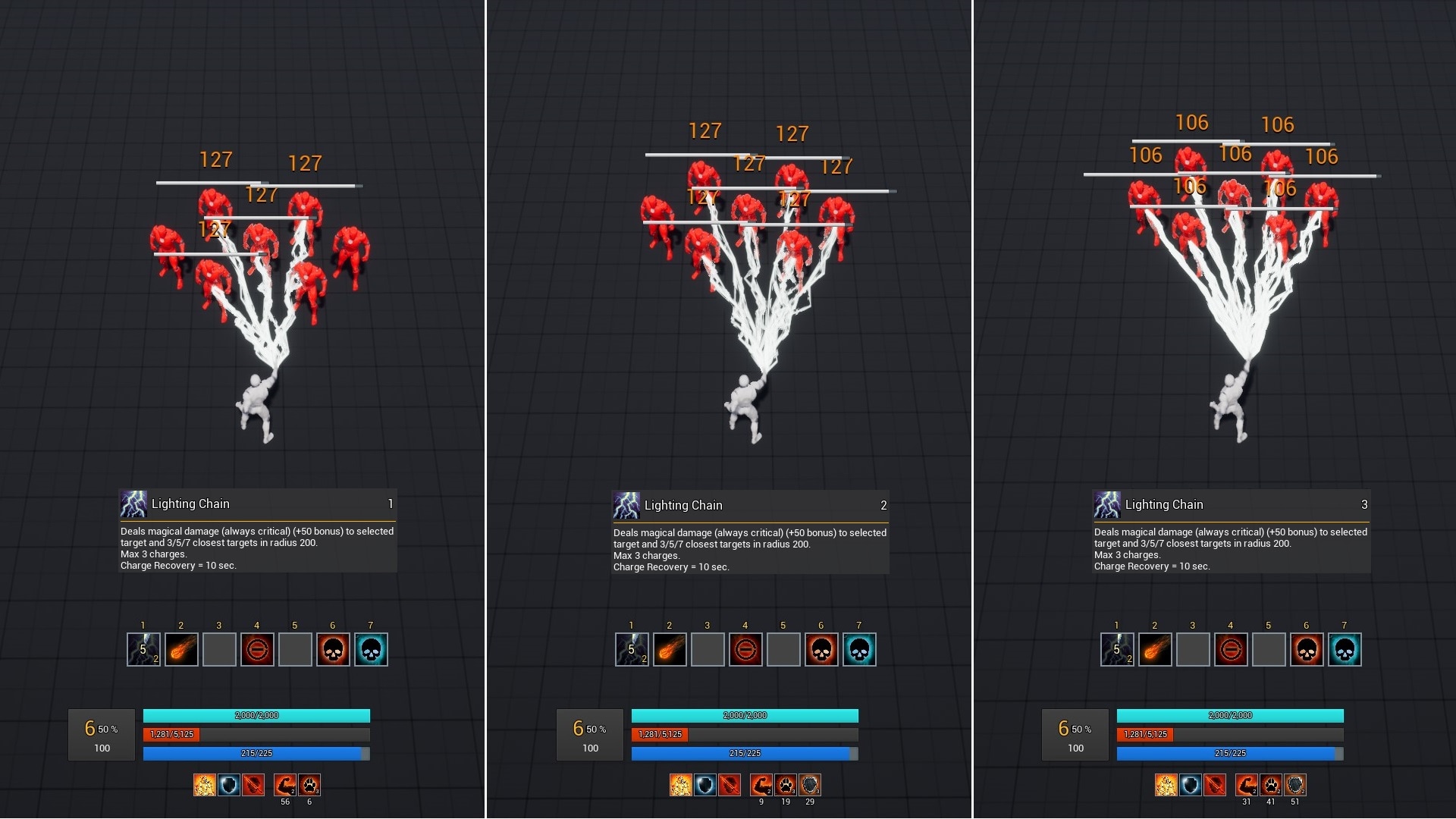Viewport: 1456px width, 819px height.
Task: Click the Lighting Chain tooltip lightning icon
Action: (x=135, y=504)
